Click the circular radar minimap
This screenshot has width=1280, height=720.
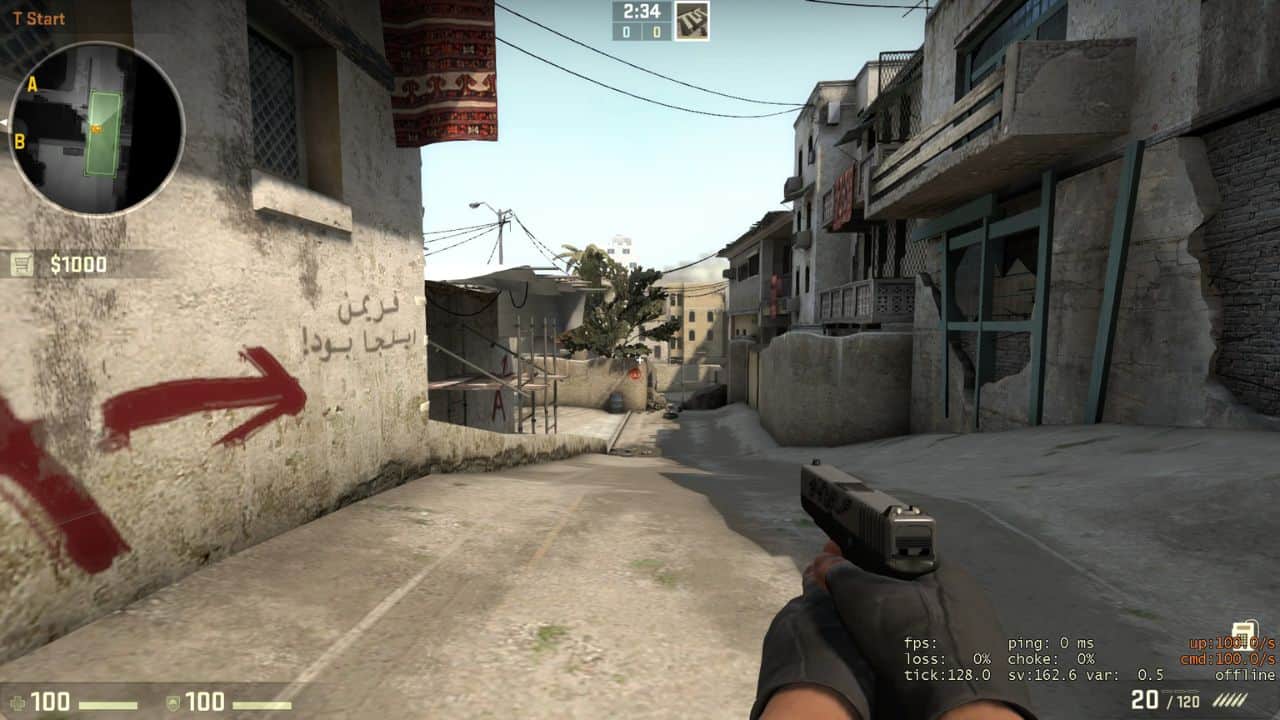(96, 127)
